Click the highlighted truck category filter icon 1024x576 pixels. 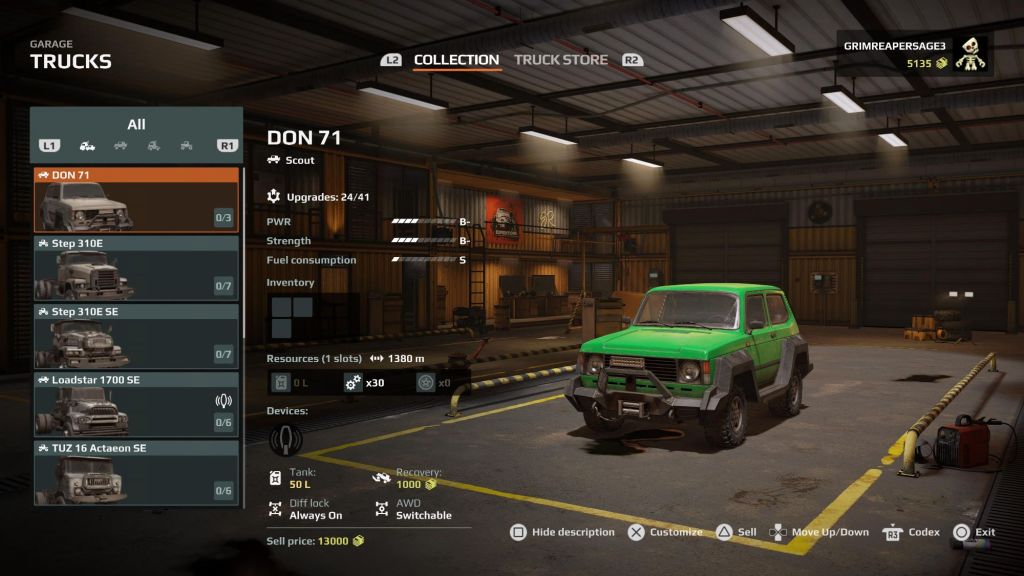coord(87,146)
